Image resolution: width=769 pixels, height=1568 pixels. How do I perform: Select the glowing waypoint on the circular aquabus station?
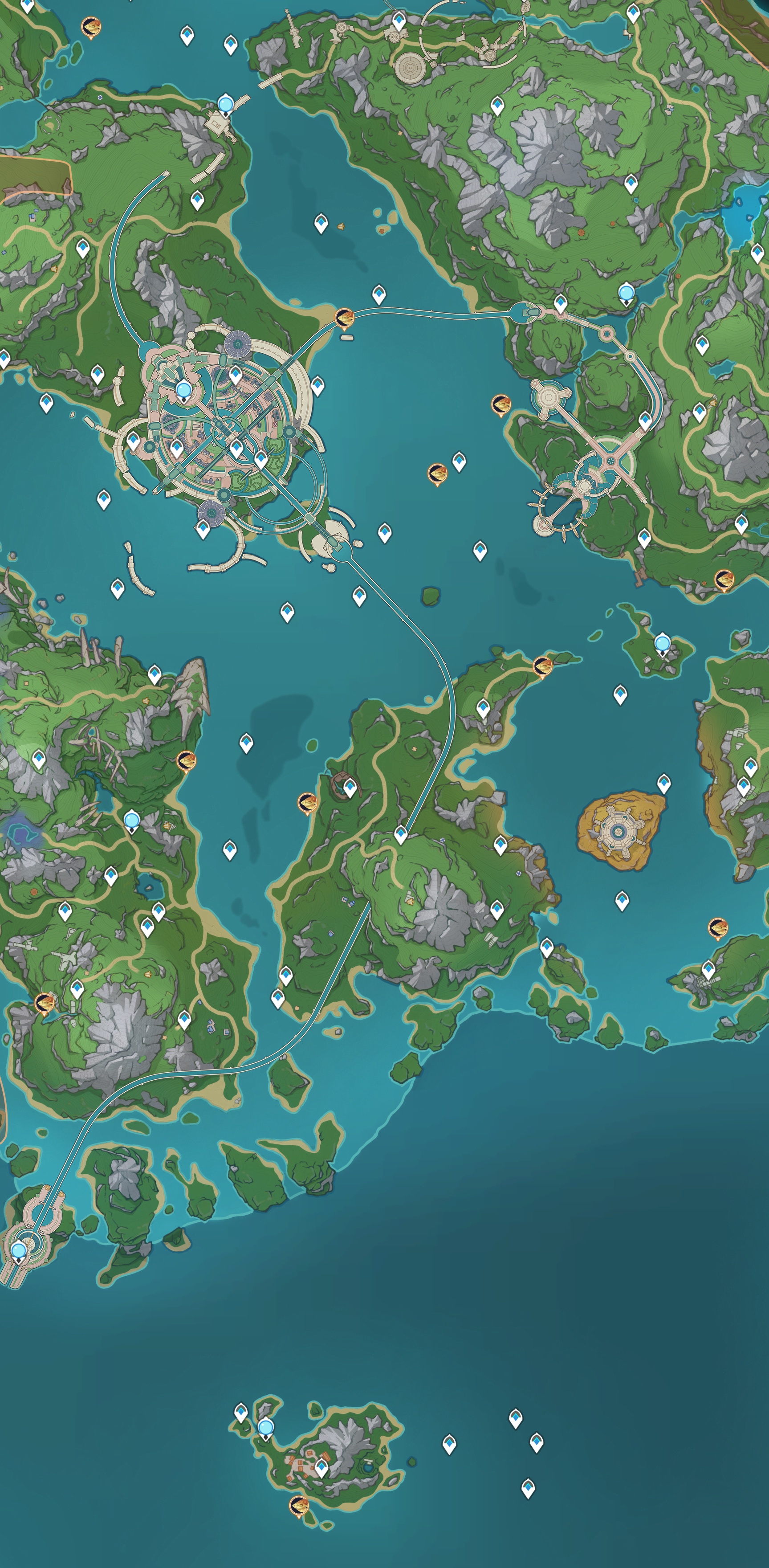20,1250
